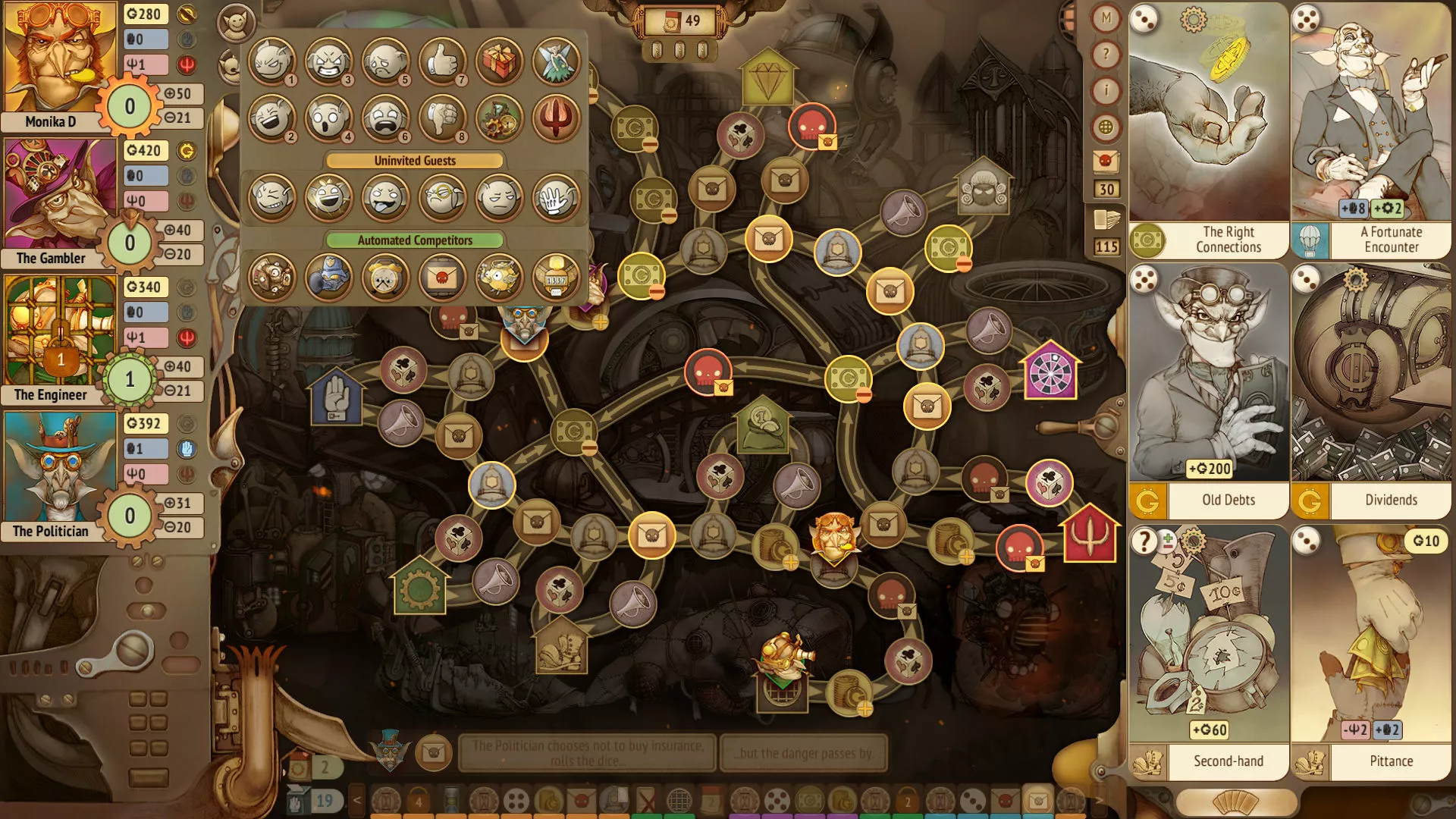Image resolution: width=1456 pixels, height=819 pixels.
Task: Click the globe grid button
Action: pyautogui.click(x=1106, y=127)
